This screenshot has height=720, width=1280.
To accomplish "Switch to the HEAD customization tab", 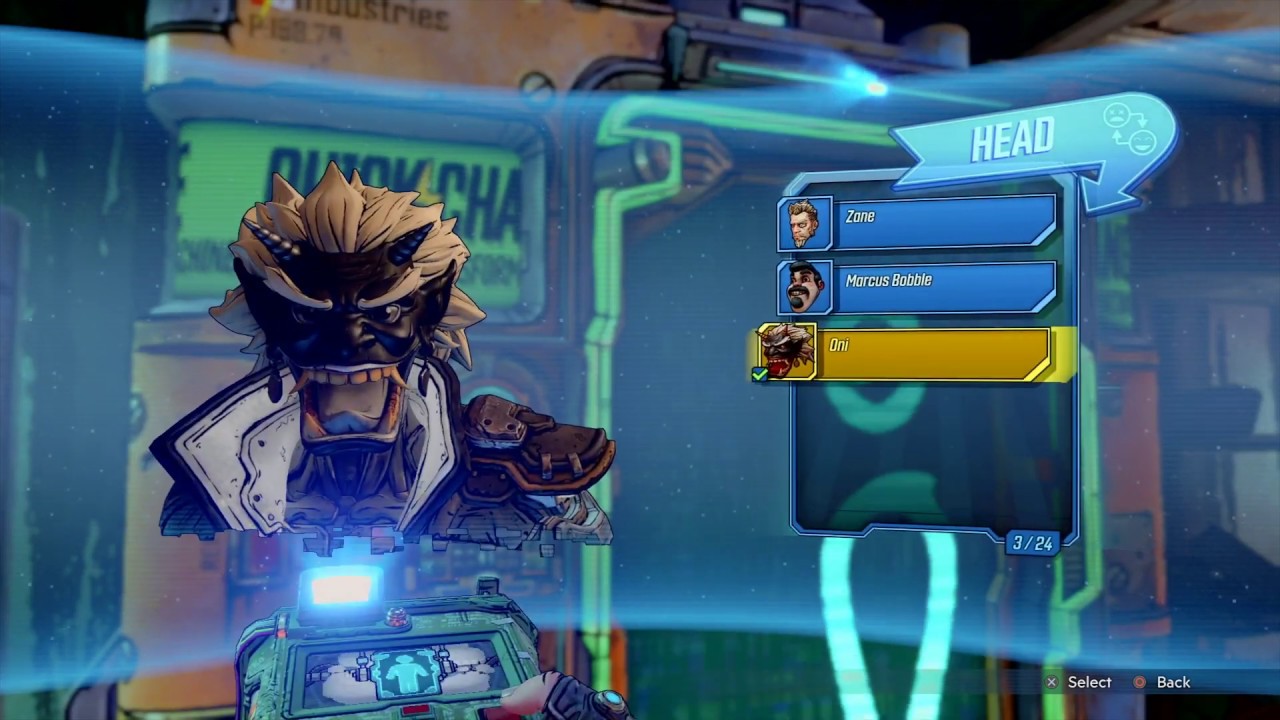I will [1014, 139].
